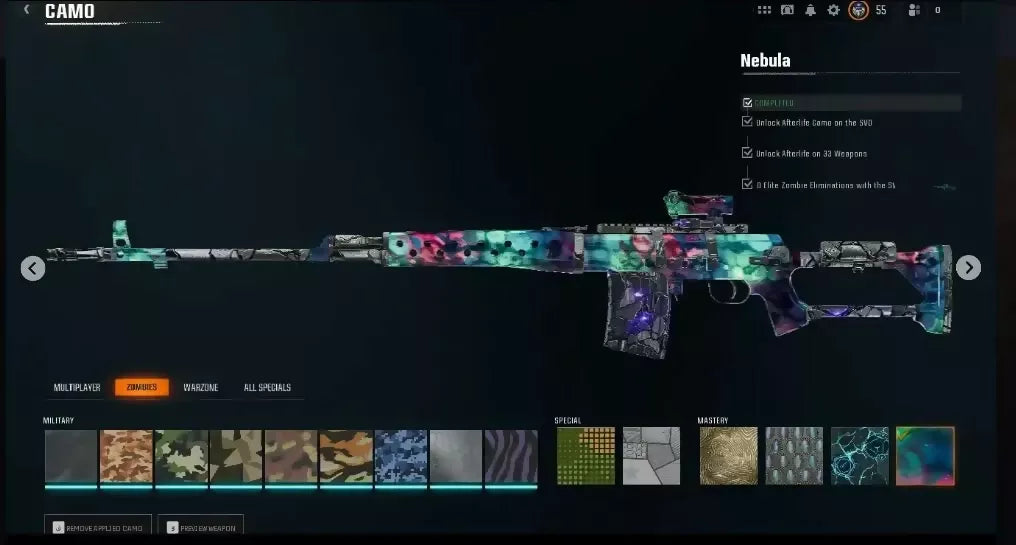The width and height of the screenshot is (1016, 545).
Task: Click the Remove Applied Camo button
Action: click(98, 527)
